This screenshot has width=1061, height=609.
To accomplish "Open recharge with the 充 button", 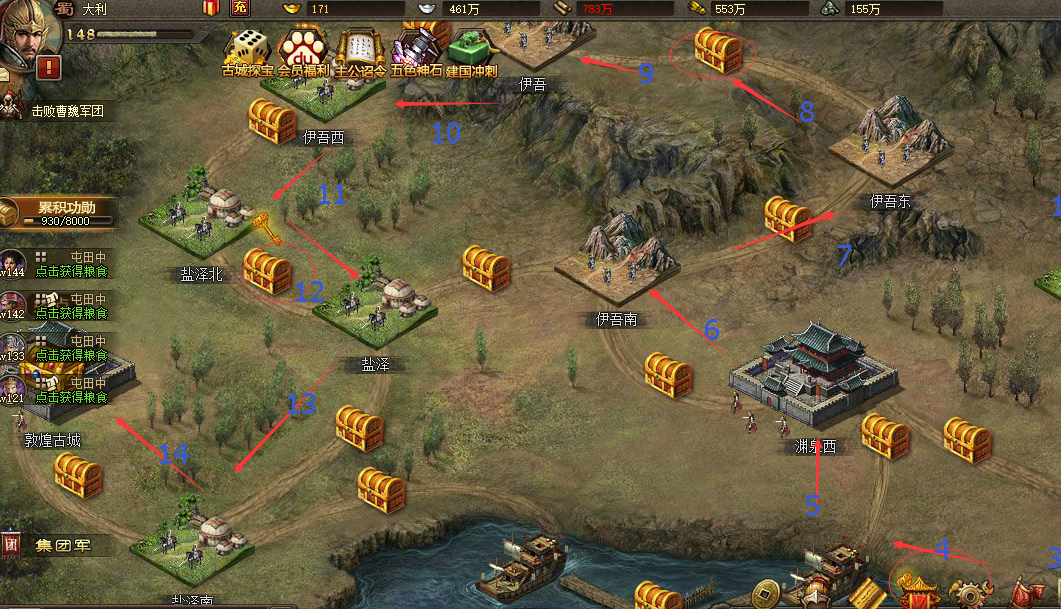I will click(240, 9).
